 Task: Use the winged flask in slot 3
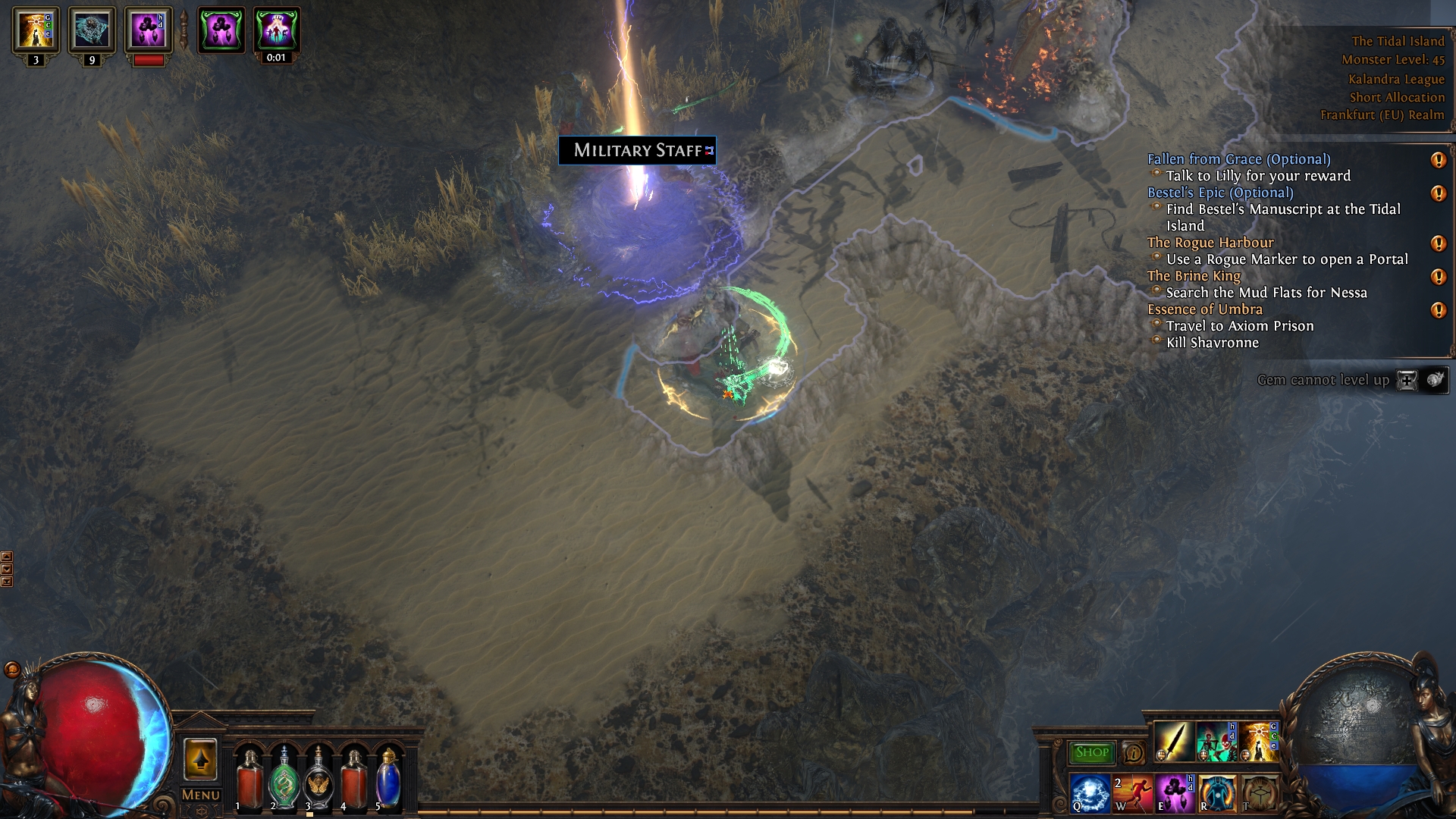319,779
